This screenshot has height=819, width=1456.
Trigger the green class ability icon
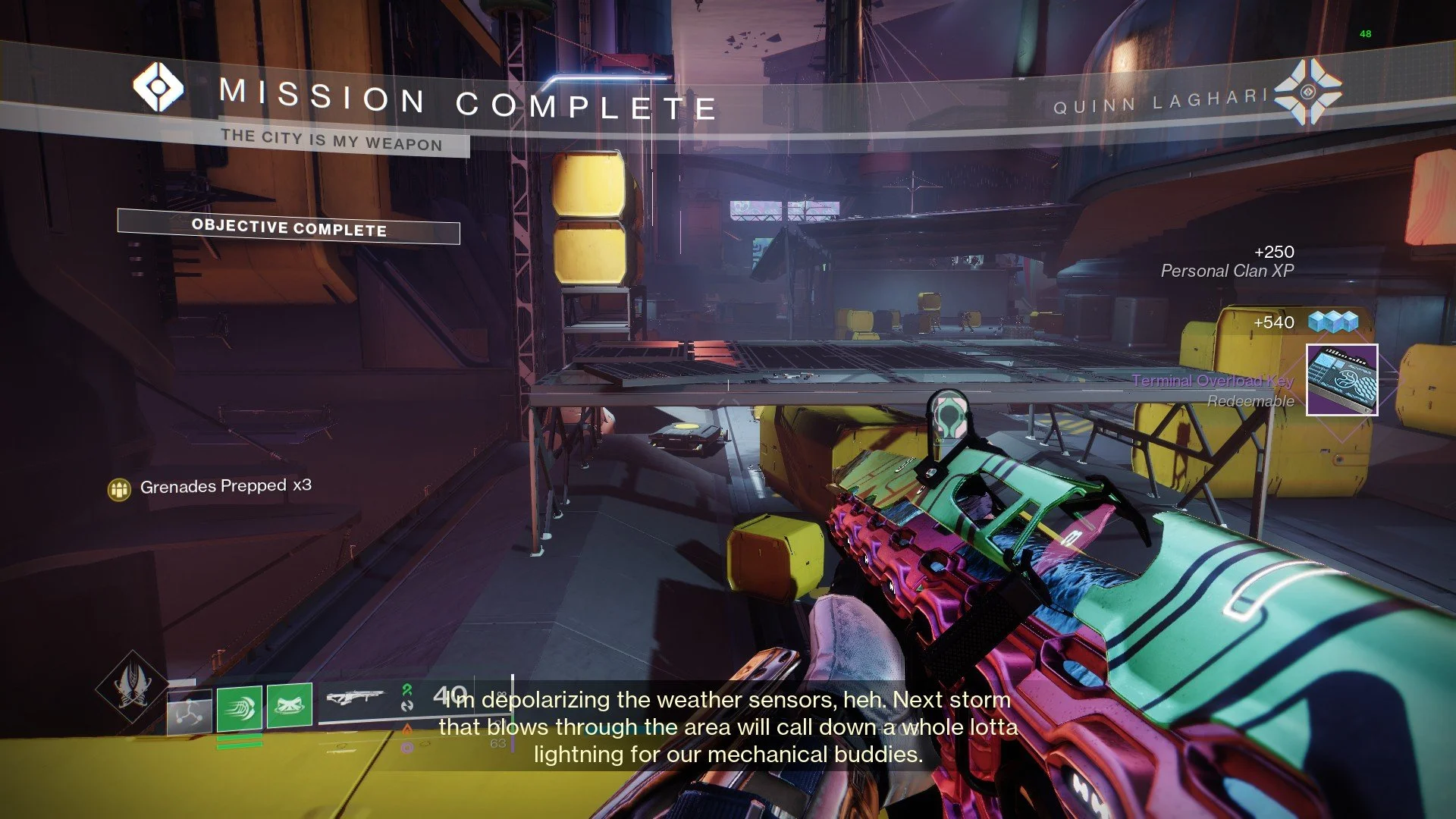click(x=290, y=705)
